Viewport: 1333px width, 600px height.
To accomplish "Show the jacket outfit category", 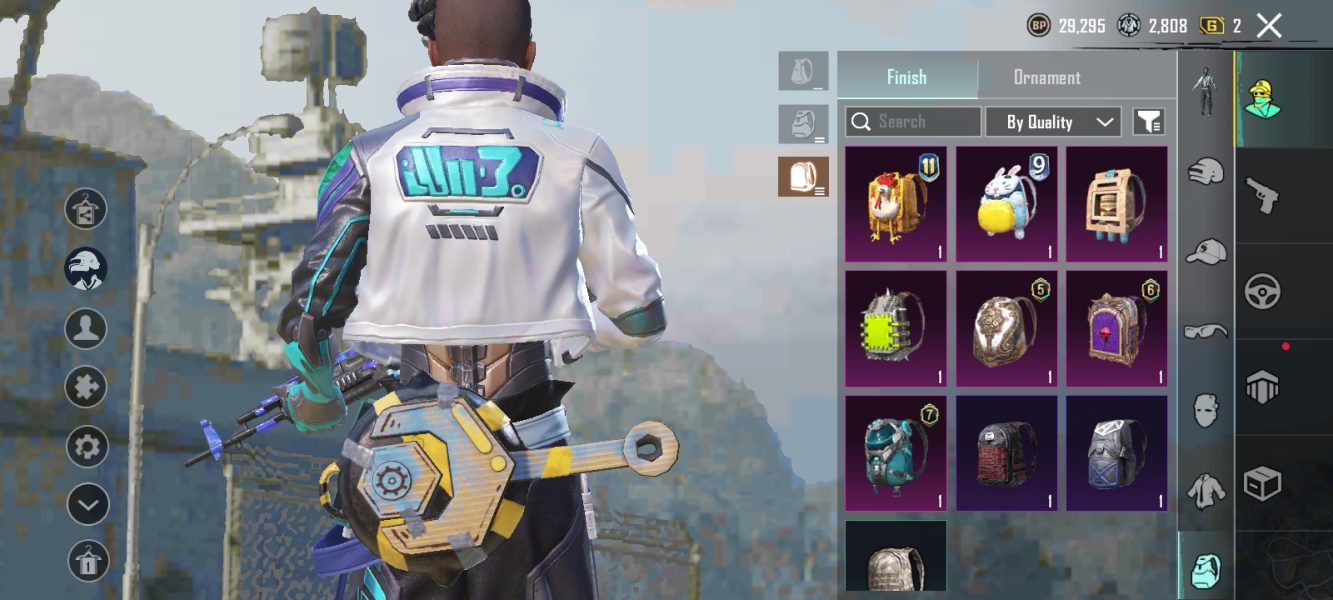I will click(x=1205, y=489).
